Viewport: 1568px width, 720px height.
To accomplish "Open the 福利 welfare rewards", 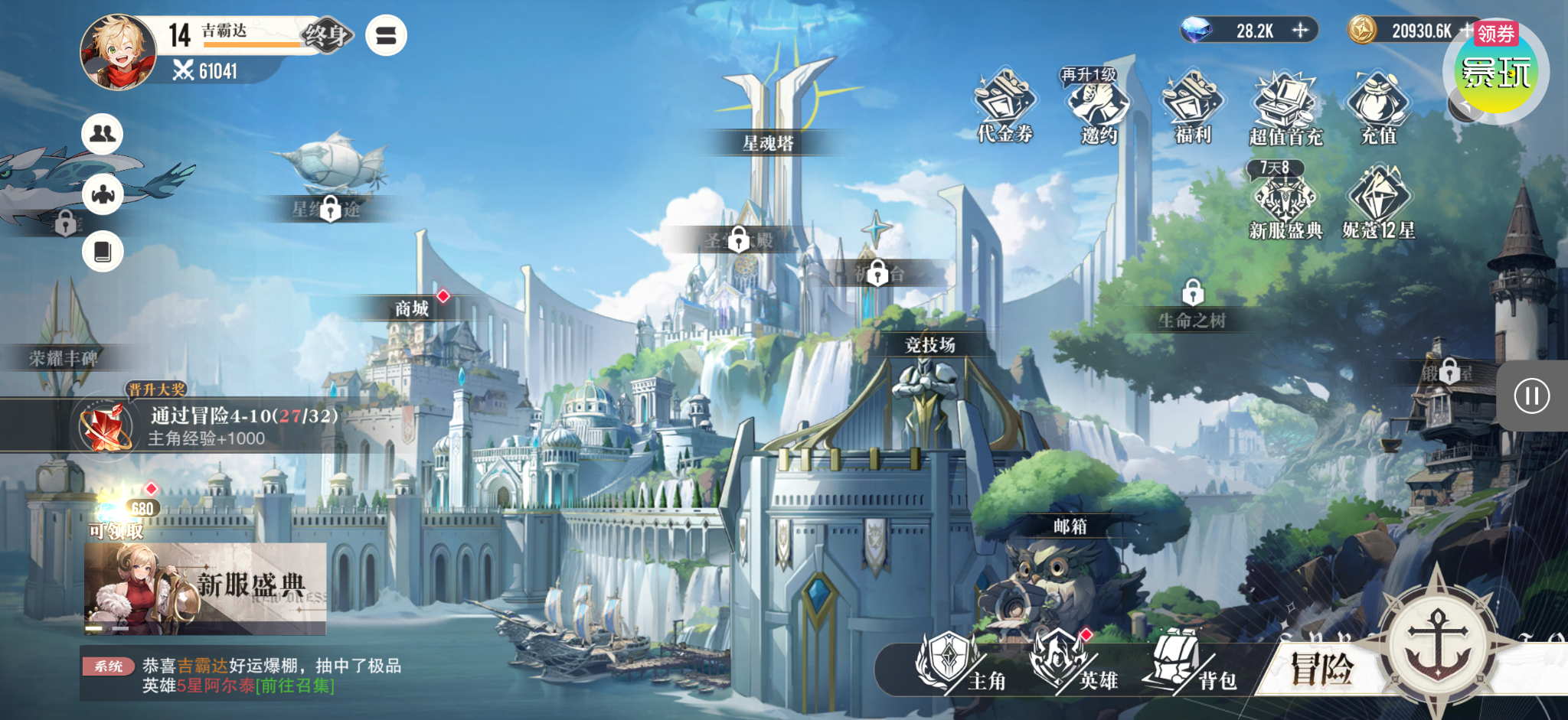I will (1193, 107).
